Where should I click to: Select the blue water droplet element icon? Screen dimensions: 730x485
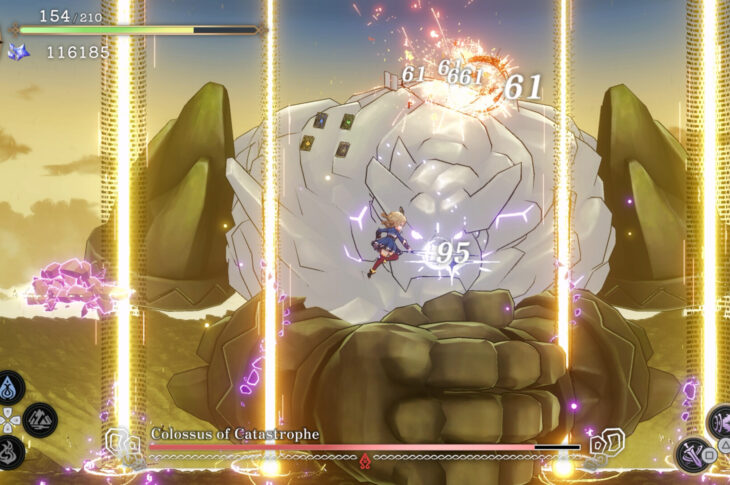tap(11, 387)
